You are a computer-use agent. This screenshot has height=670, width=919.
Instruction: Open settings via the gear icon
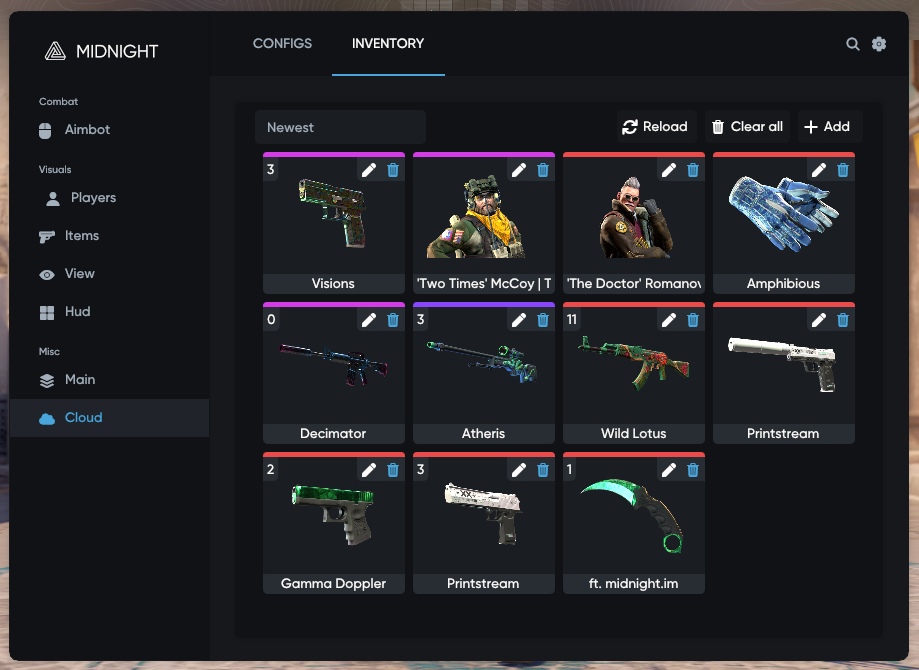[879, 44]
